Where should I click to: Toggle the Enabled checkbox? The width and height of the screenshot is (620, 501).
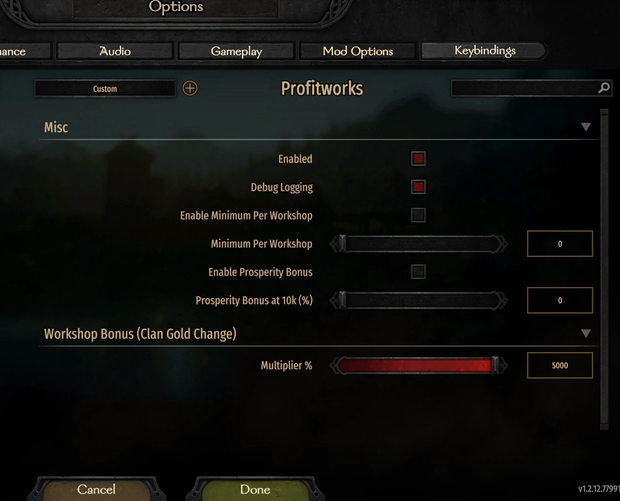click(418, 159)
